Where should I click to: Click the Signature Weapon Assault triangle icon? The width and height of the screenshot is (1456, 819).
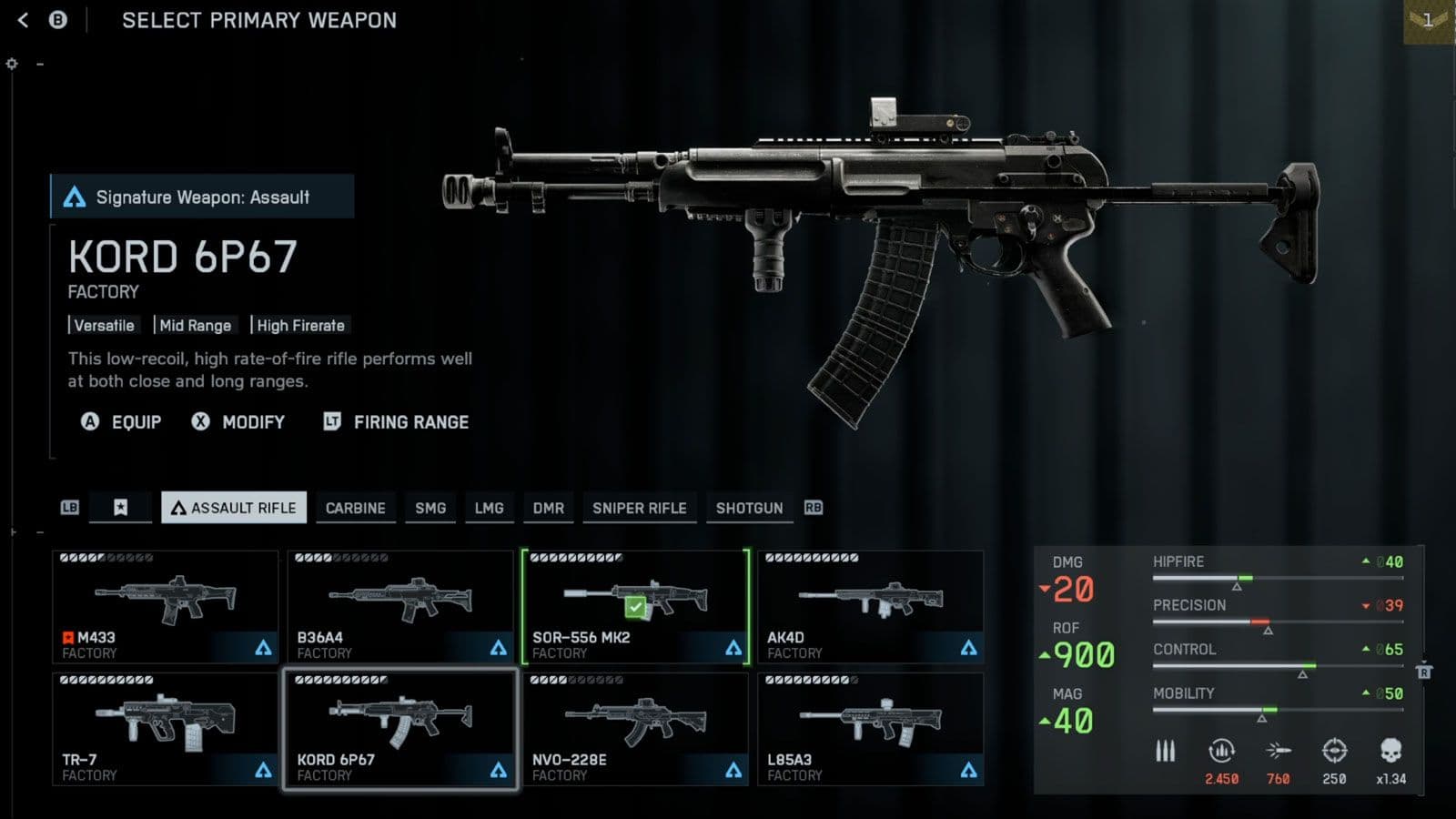pyautogui.click(x=77, y=197)
